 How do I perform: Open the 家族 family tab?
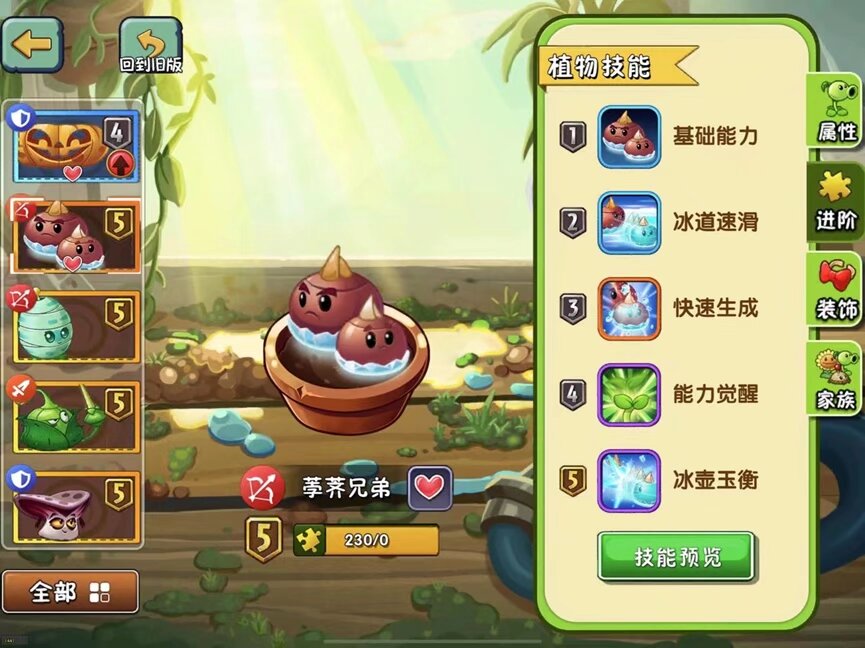[x=836, y=379]
